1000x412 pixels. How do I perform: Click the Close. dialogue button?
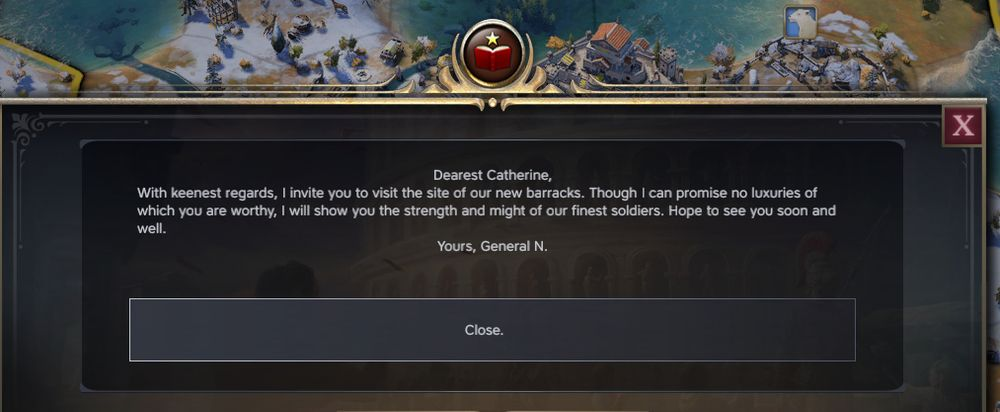pos(492,330)
